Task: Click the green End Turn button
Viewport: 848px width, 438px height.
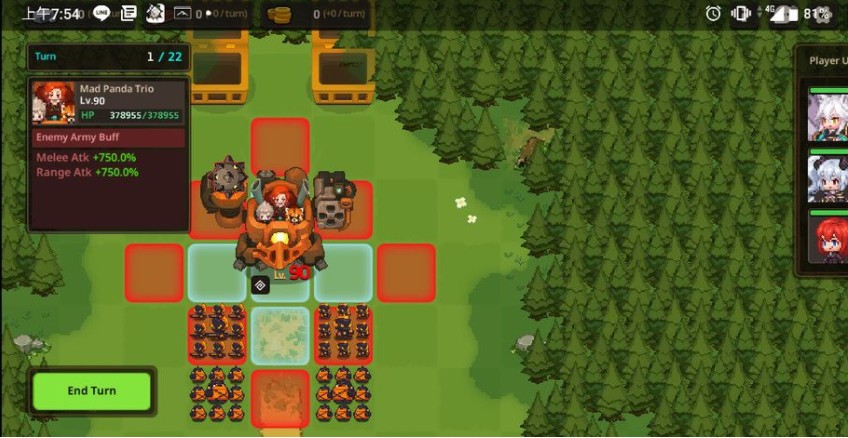Action: point(91,391)
